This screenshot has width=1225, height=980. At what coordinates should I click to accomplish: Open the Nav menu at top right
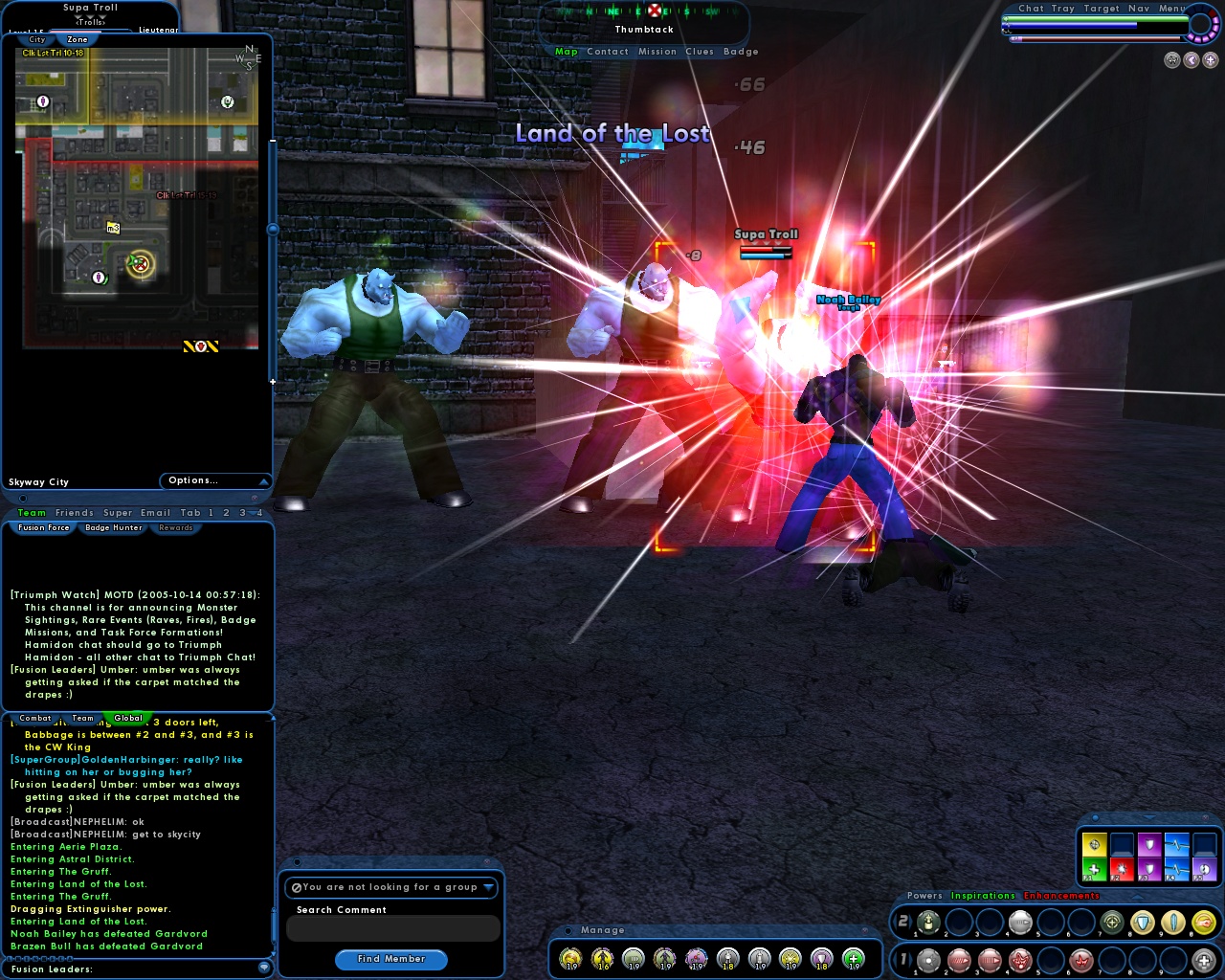[1140, 9]
